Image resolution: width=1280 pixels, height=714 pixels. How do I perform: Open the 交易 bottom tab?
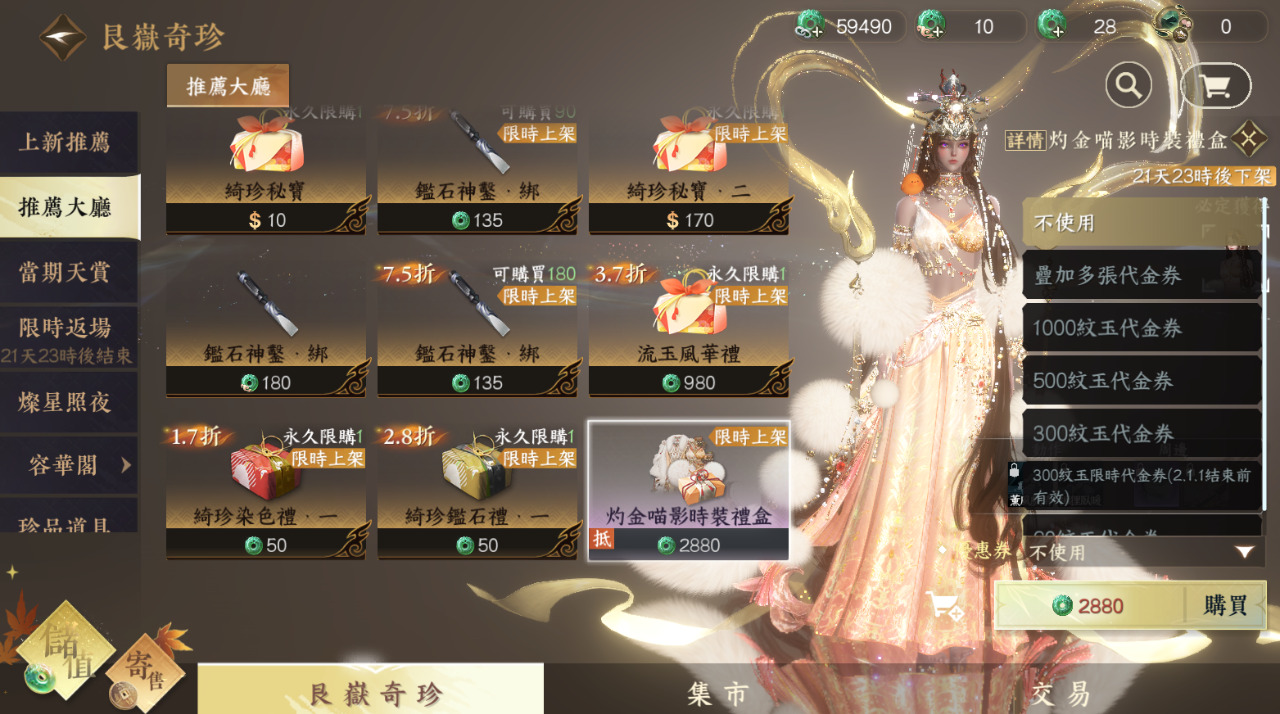point(1062,693)
